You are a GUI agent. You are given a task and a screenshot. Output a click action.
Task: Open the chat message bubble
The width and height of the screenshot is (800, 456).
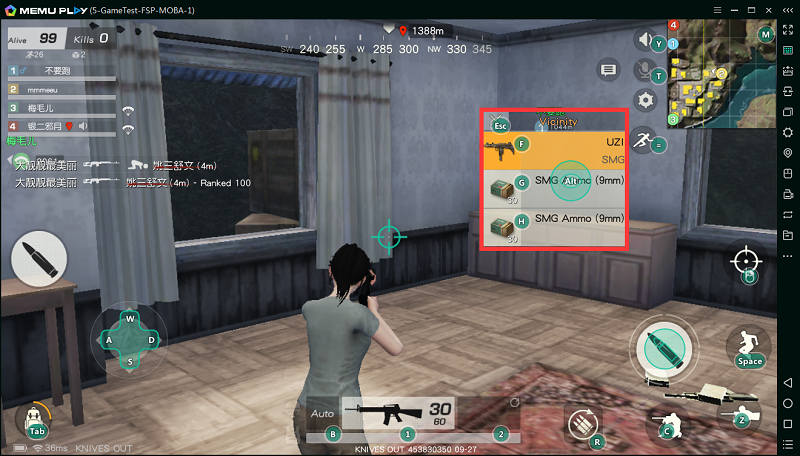(x=607, y=69)
